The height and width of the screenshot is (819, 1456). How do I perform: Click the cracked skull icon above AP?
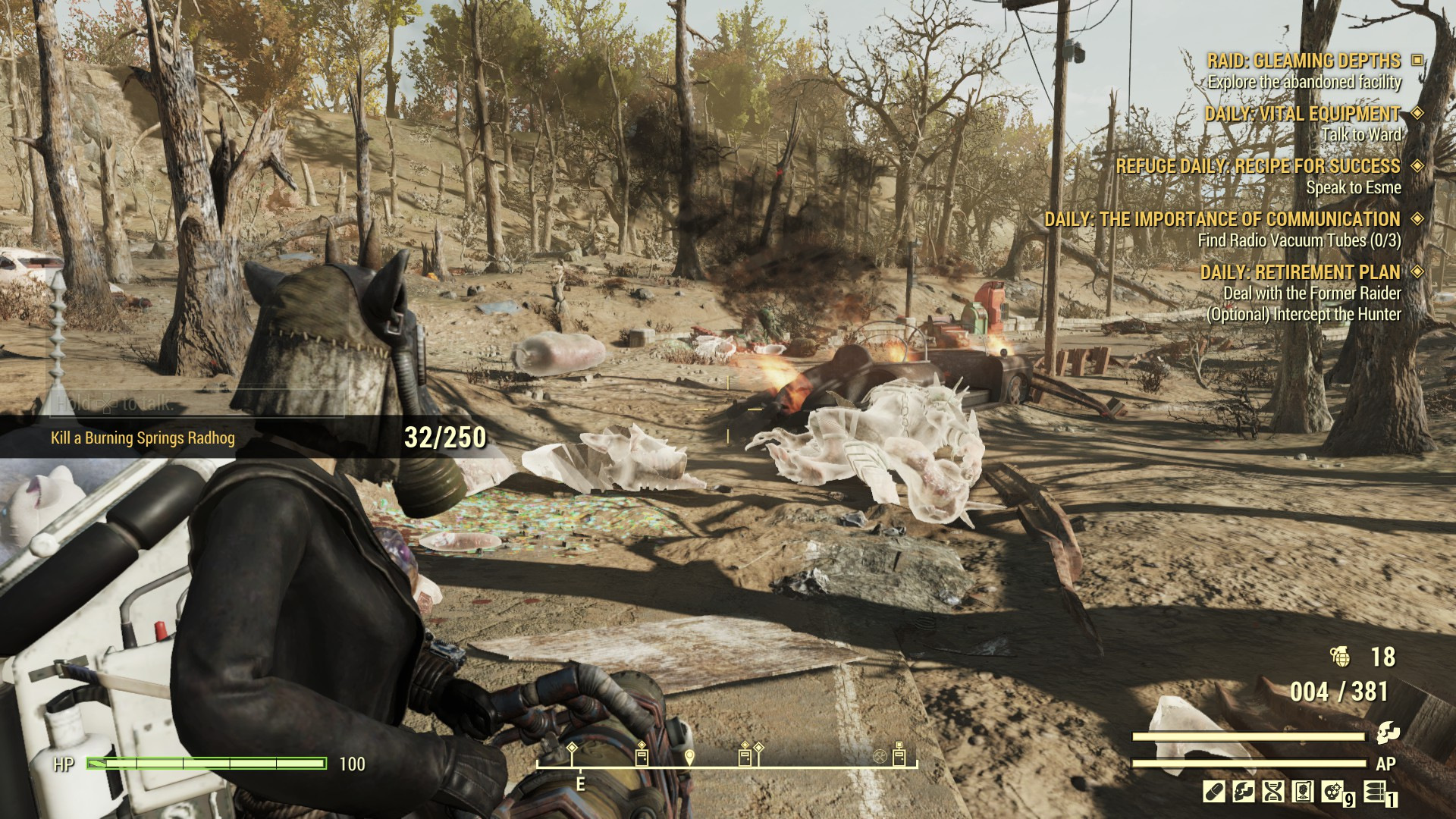coord(1388,732)
